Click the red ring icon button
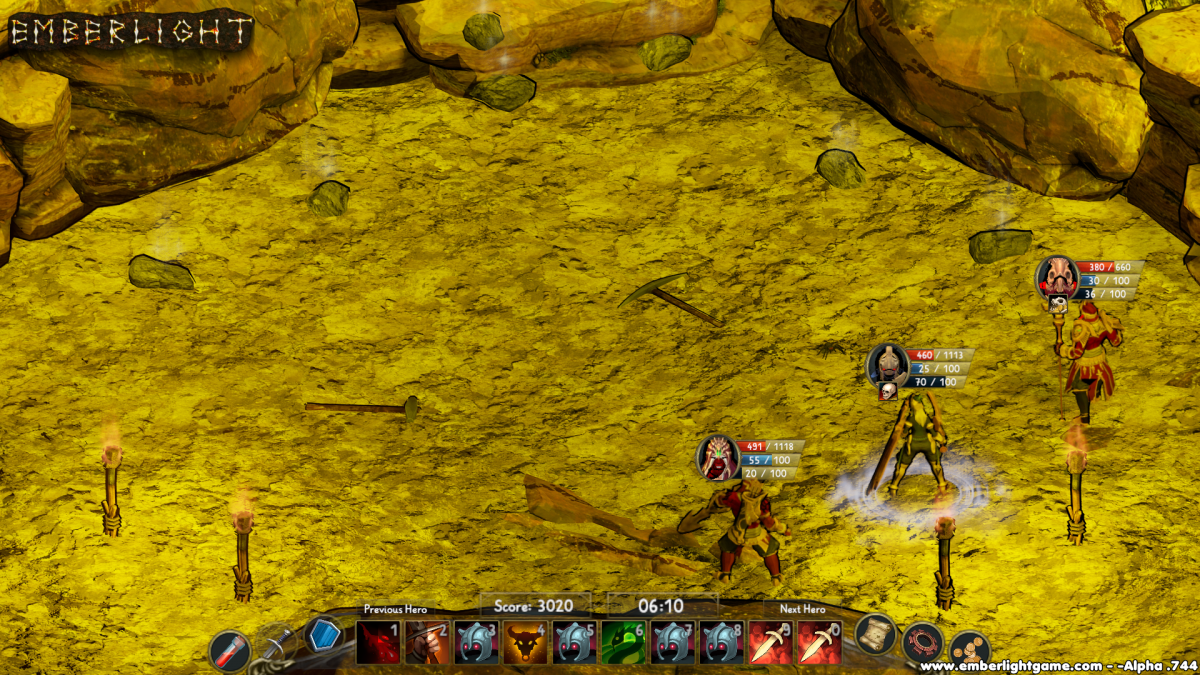The image size is (1200, 675). (x=922, y=642)
